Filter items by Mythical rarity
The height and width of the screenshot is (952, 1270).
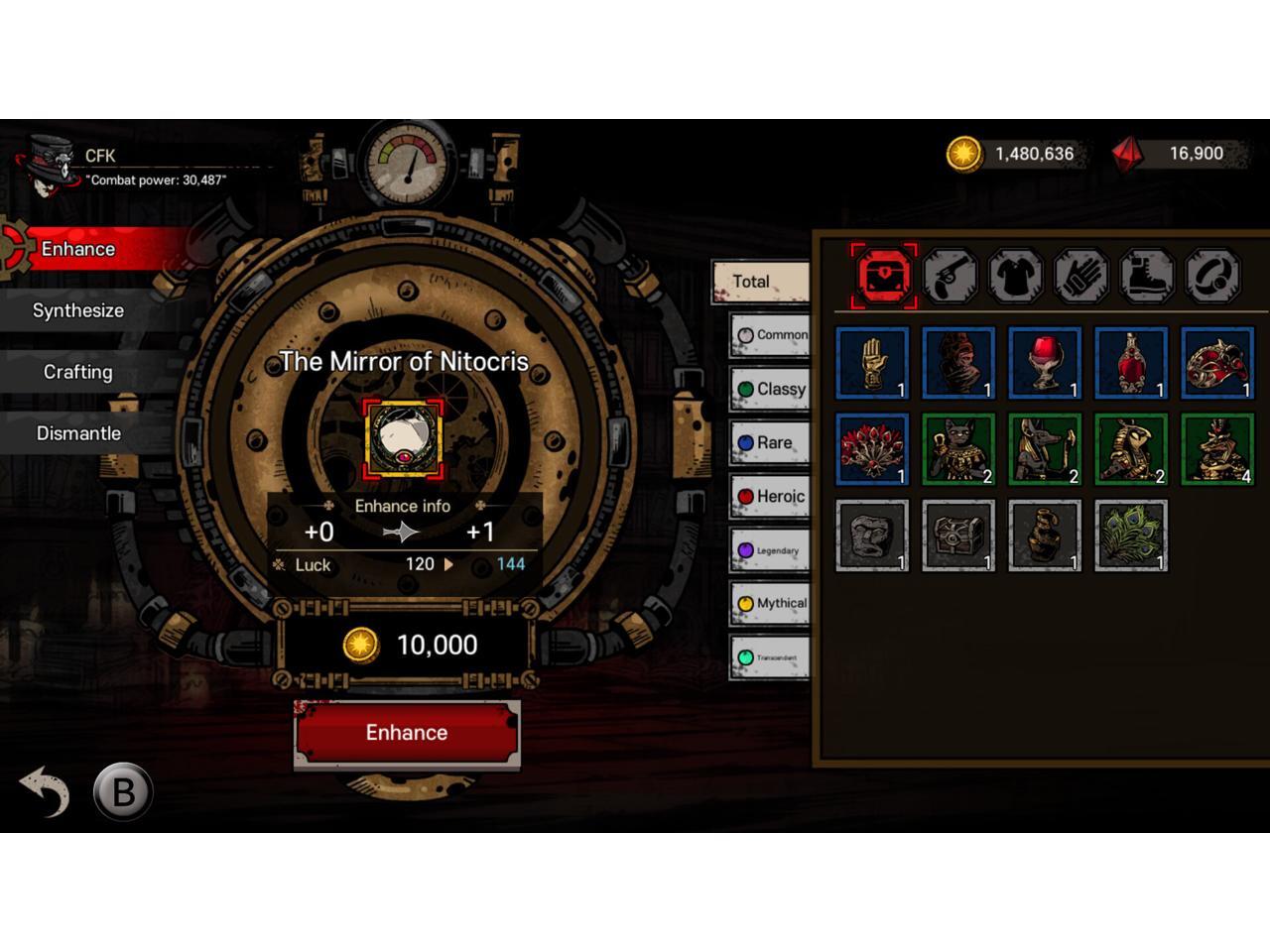pos(770,603)
